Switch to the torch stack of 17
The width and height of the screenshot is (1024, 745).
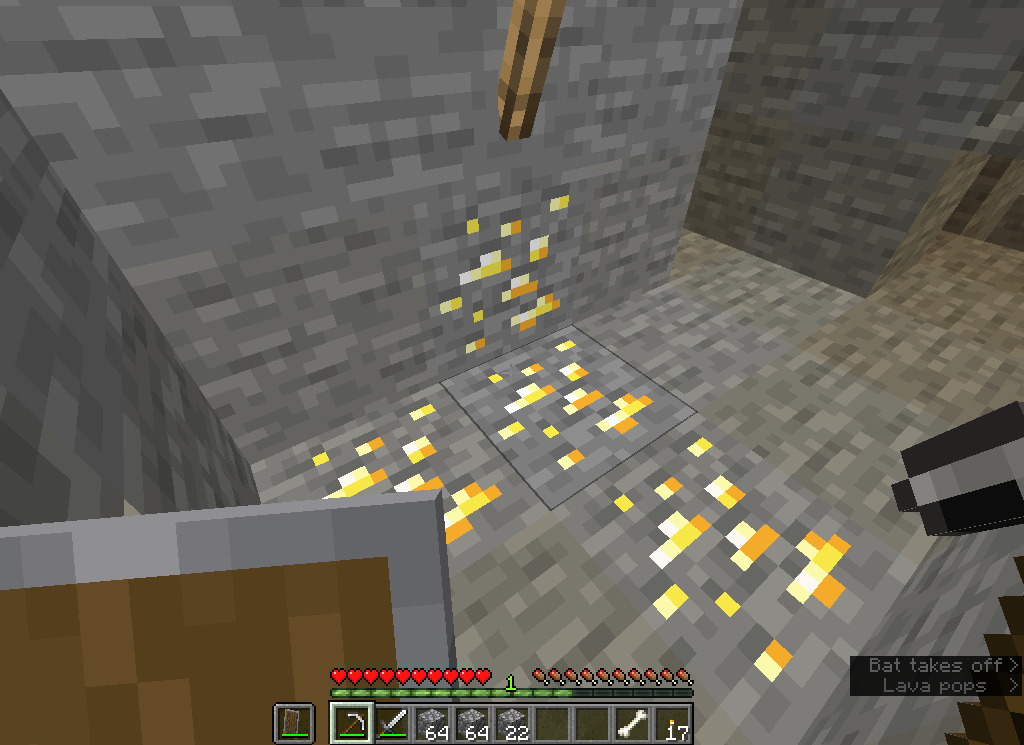pyautogui.click(x=674, y=721)
